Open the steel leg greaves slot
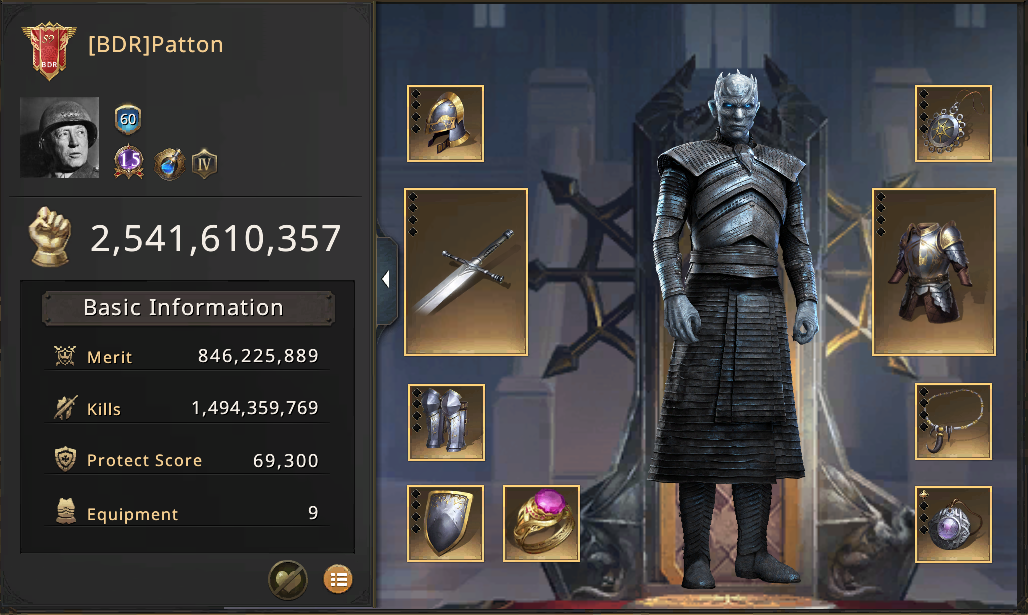The image size is (1028, 615). 446,422
